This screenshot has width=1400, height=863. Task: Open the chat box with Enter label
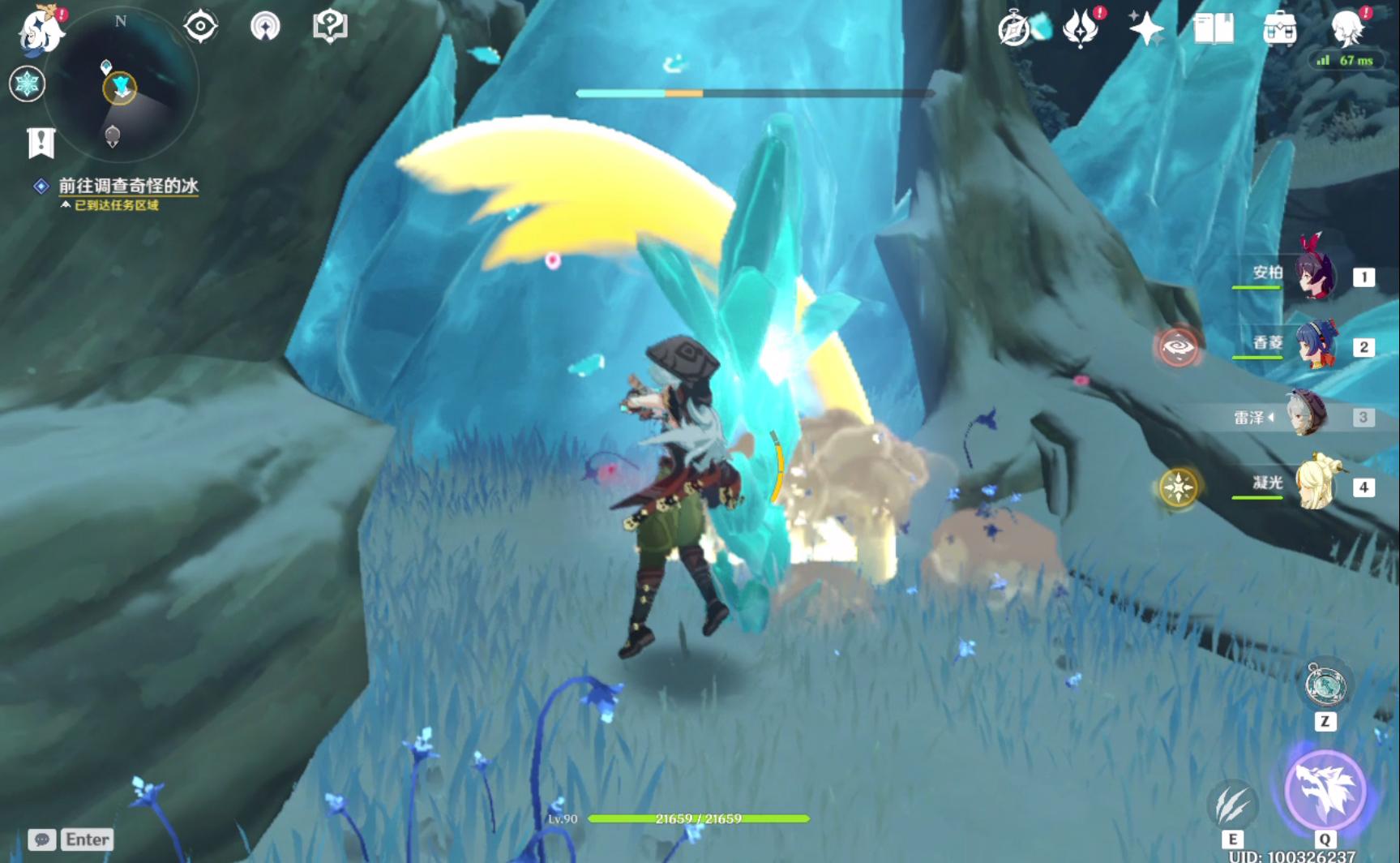(x=71, y=839)
